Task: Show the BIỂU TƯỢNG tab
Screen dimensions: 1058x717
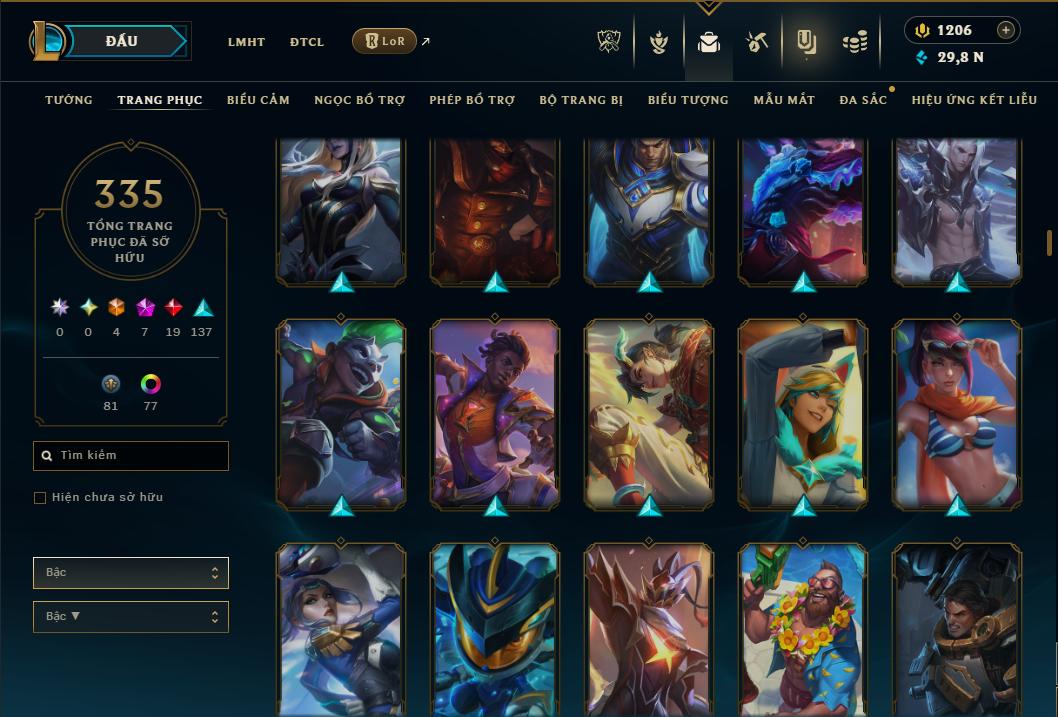Action: (x=688, y=100)
